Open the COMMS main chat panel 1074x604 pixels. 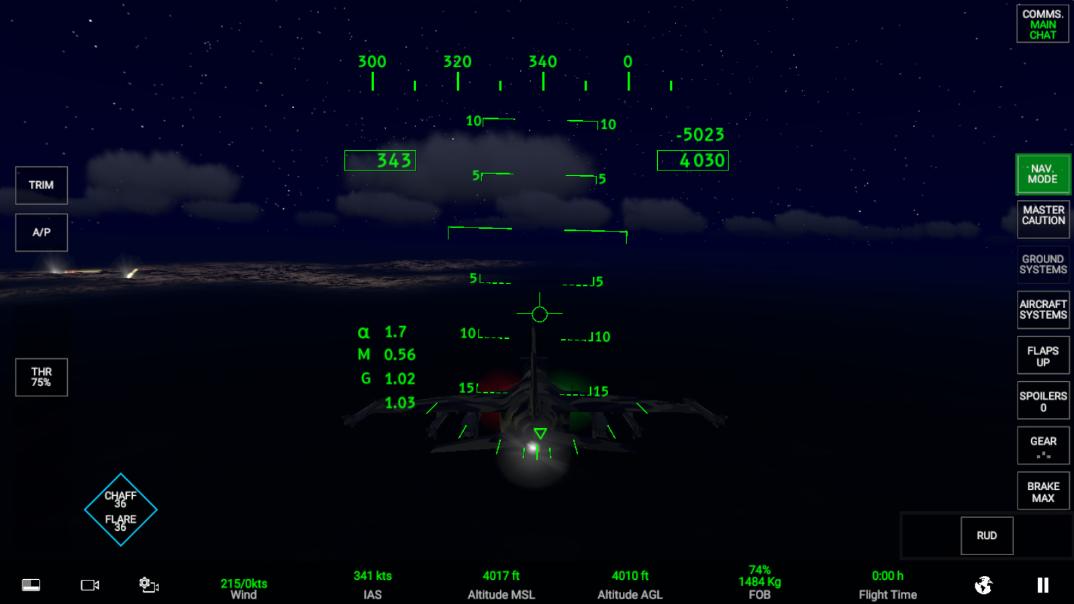[1042, 24]
